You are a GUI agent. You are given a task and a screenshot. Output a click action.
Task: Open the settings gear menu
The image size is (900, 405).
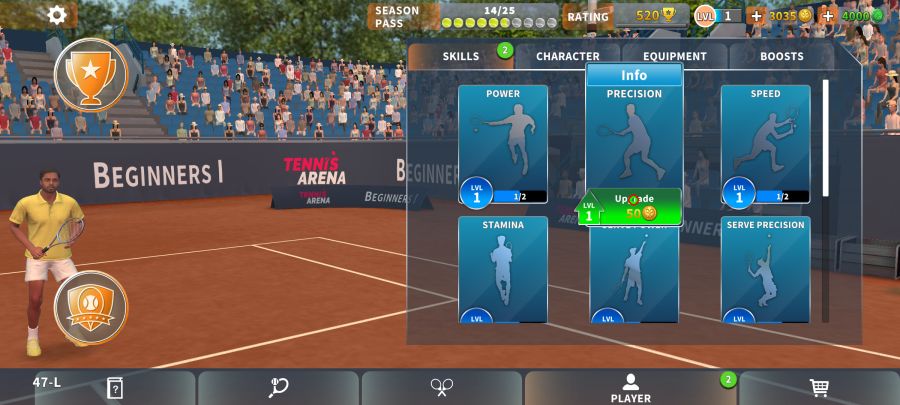click(57, 15)
